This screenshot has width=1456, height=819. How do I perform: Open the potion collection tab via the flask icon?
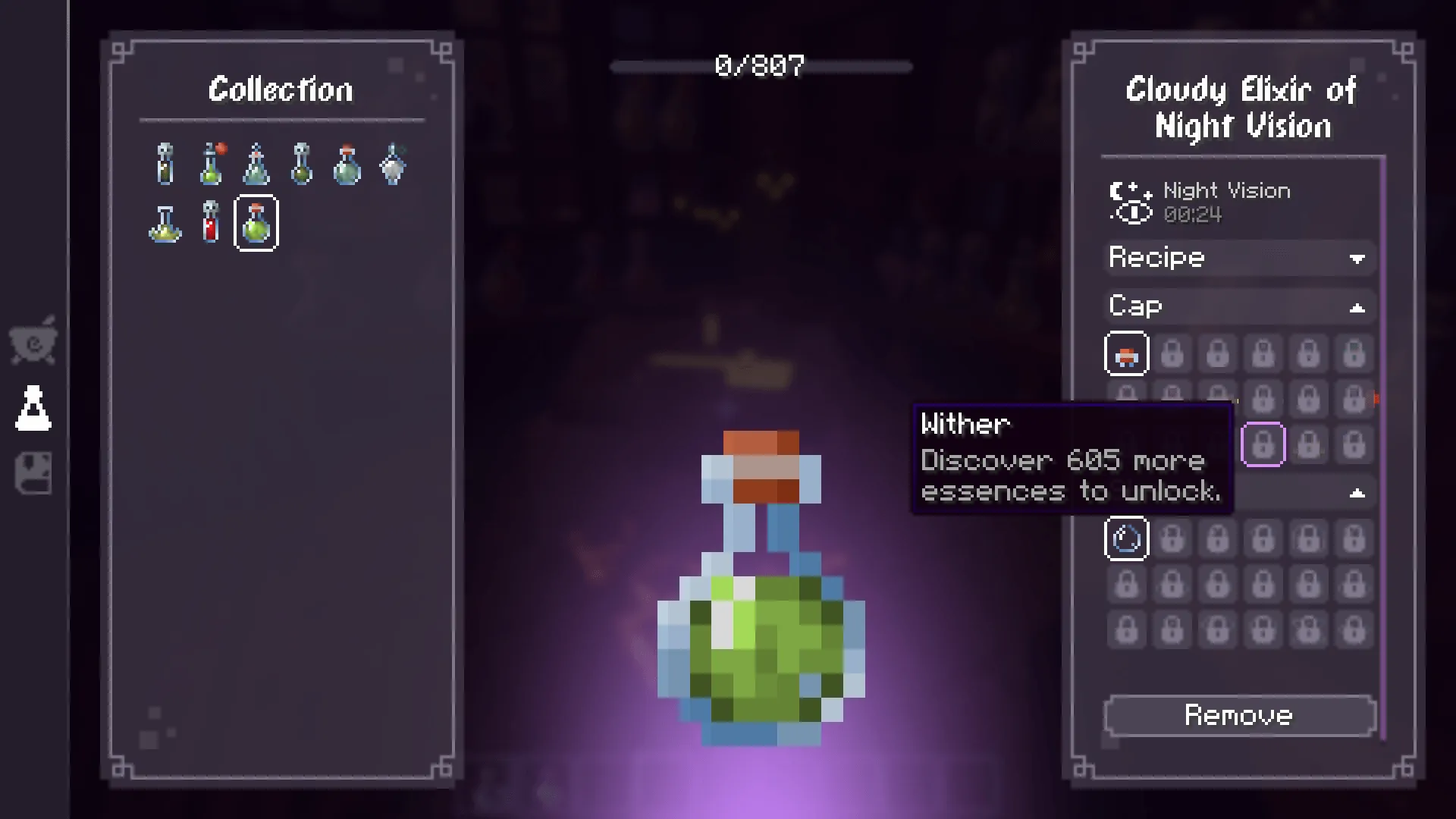pos(33,407)
